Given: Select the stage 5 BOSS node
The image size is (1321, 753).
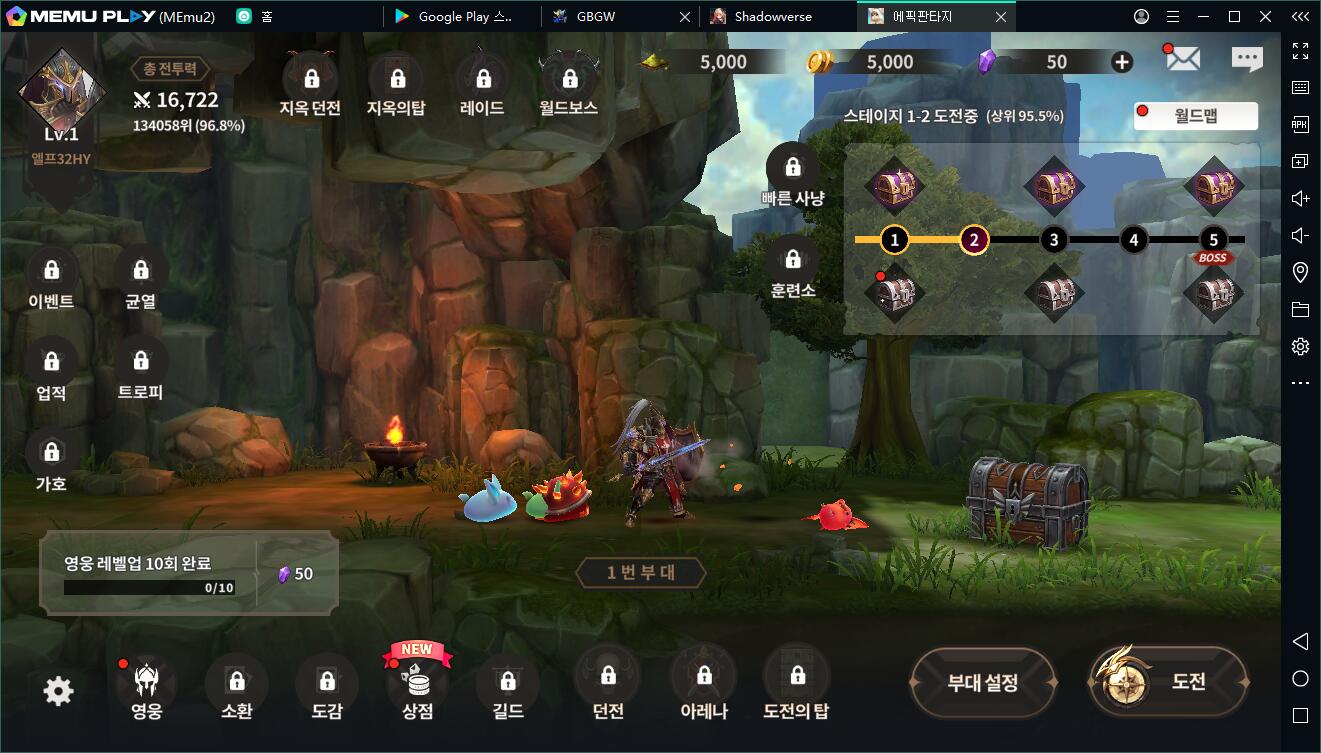Looking at the screenshot, I should (1213, 240).
